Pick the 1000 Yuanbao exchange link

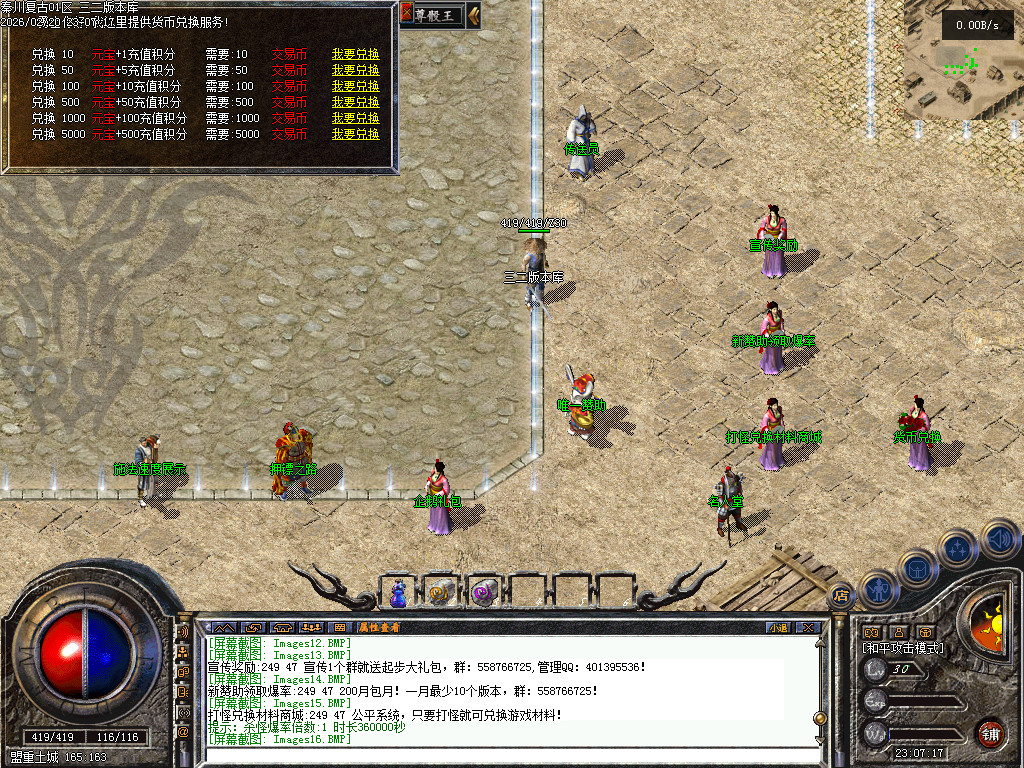[x=355, y=118]
